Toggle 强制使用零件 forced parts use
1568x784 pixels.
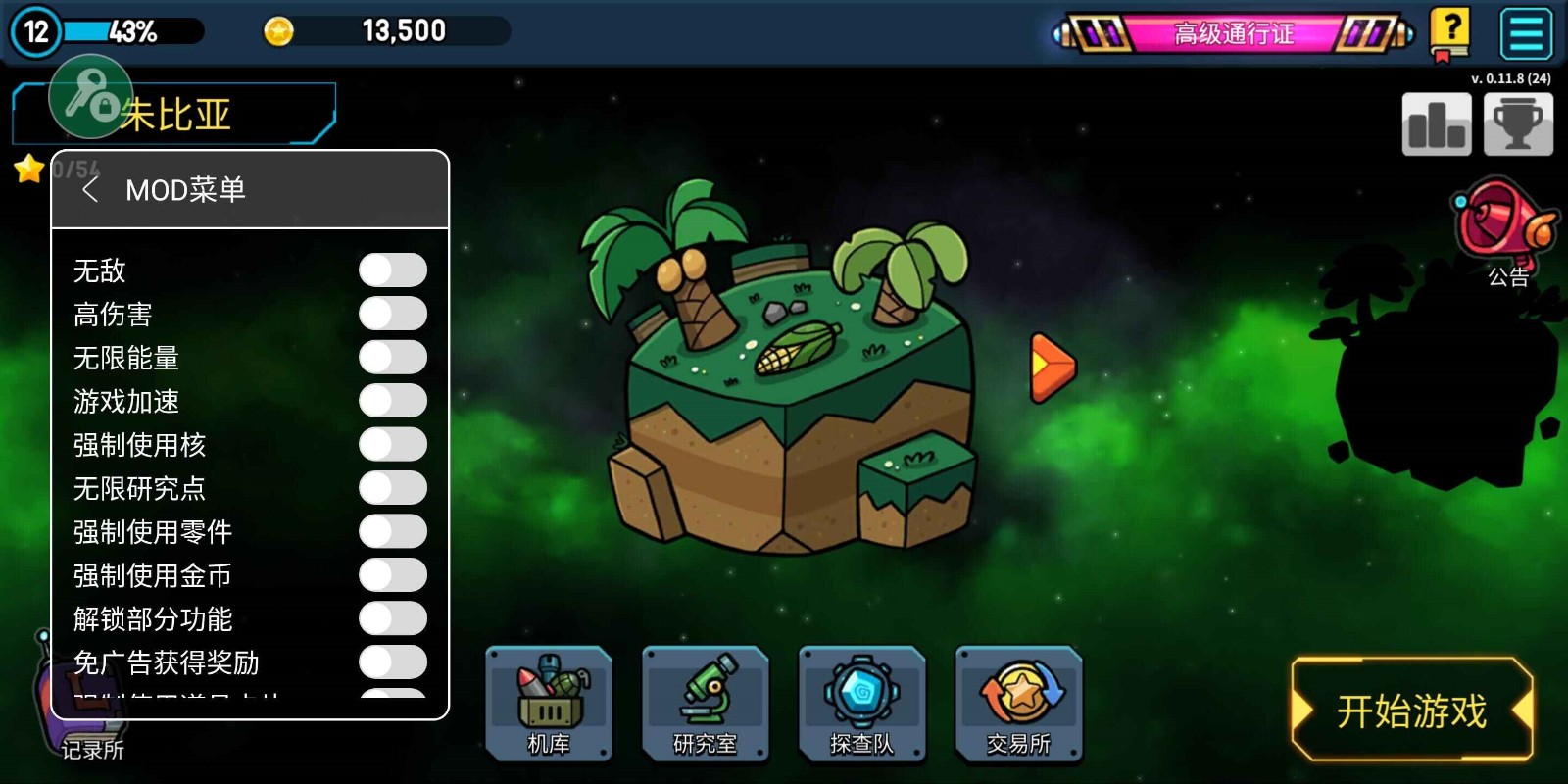tap(392, 531)
